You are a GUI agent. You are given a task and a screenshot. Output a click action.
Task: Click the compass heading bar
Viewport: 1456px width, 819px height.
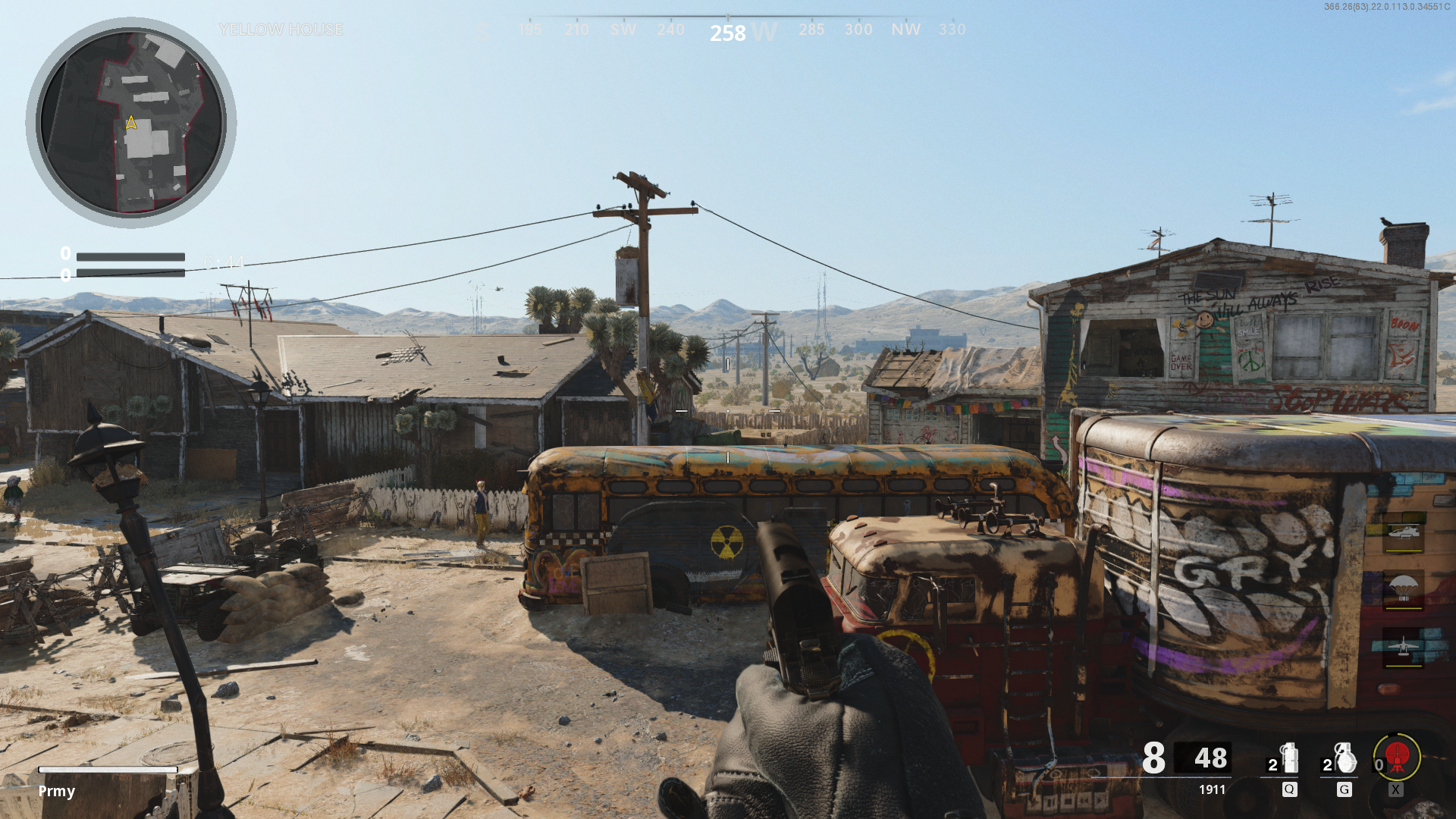728,29
